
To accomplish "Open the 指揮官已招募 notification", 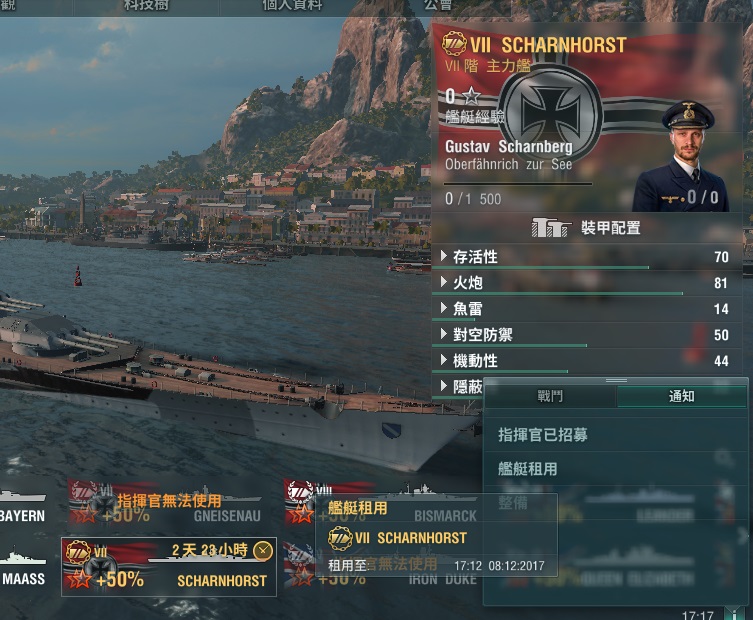I will (x=543, y=435).
